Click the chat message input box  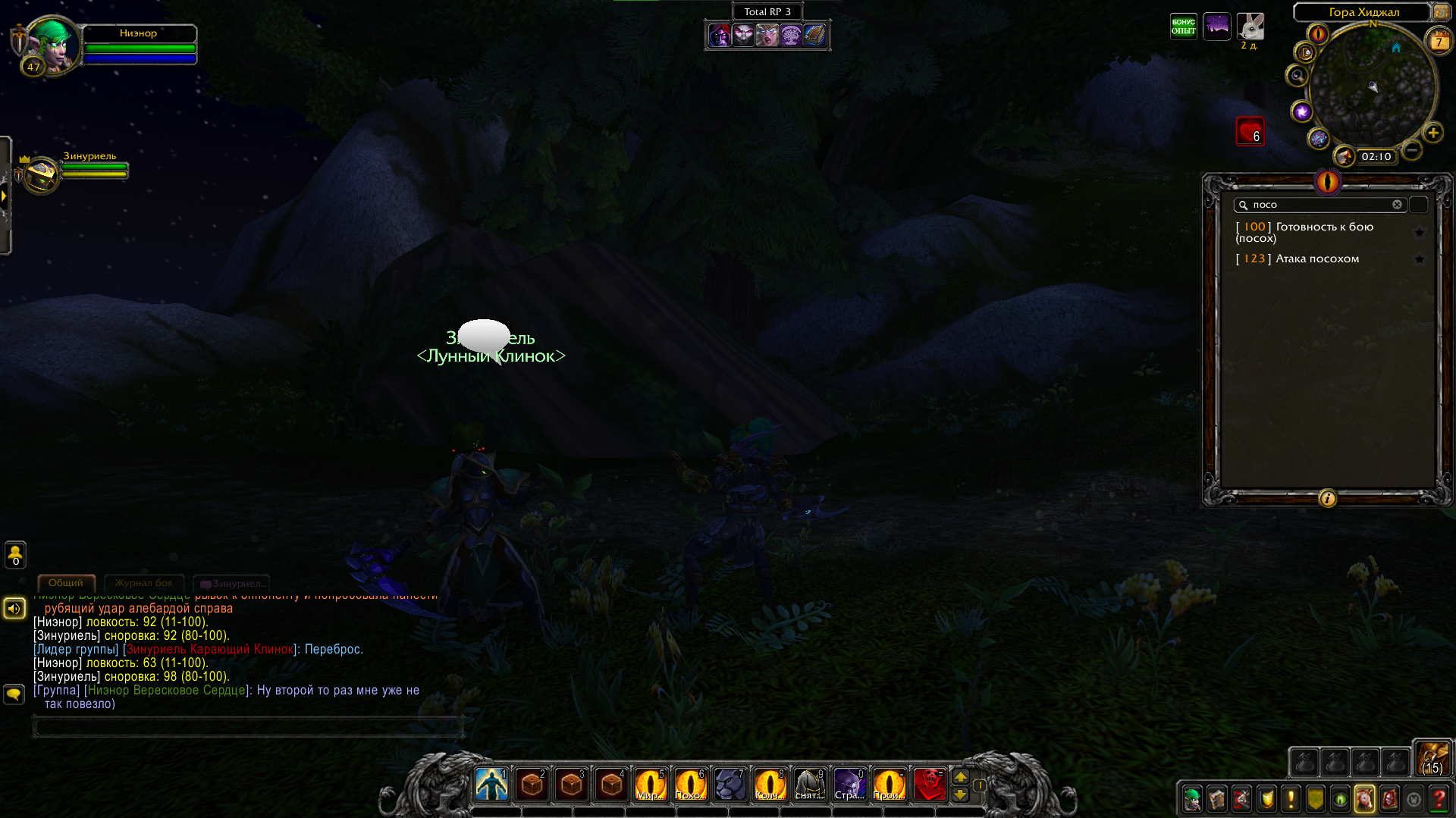pyautogui.click(x=247, y=727)
